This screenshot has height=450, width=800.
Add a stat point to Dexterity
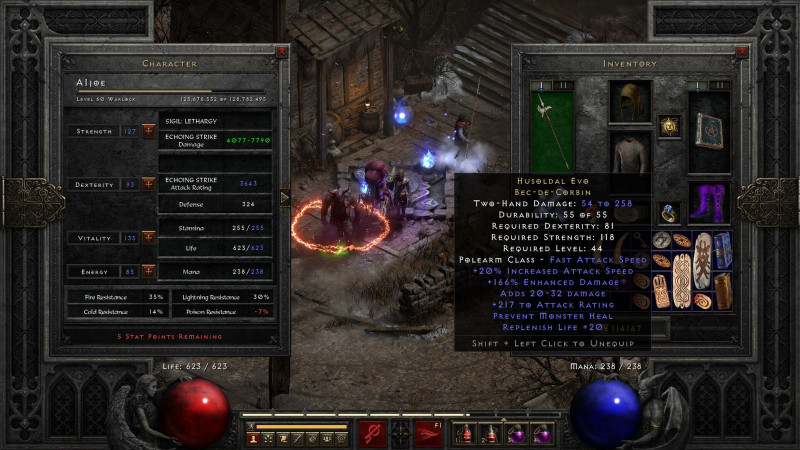(x=148, y=184)
